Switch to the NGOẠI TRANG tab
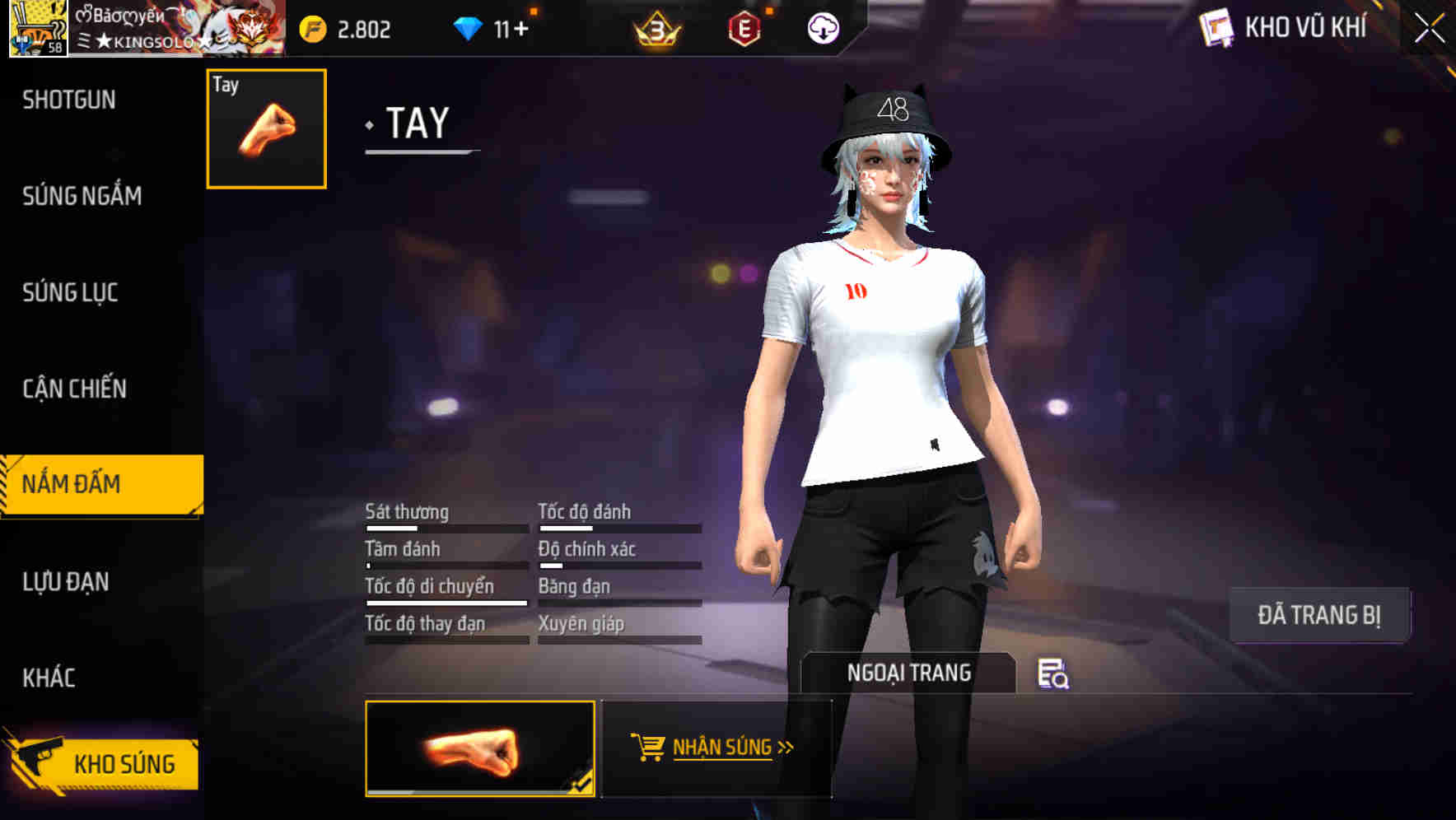Image resolution: width=1456 pixels, height=820 pixels. coord(910,672)
